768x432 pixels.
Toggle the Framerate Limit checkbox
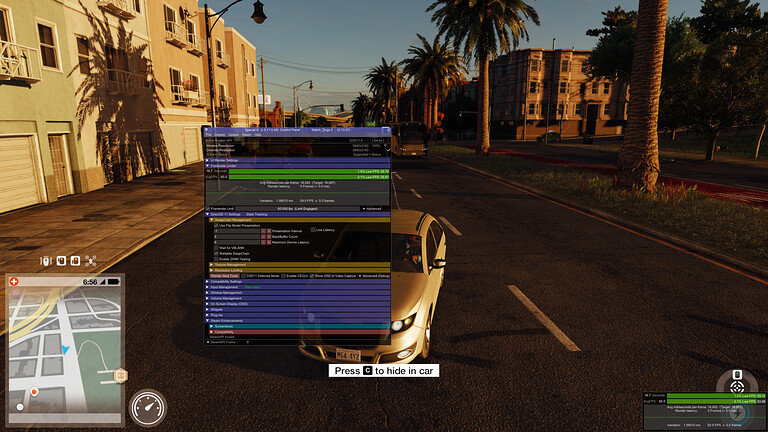(x=210, y=208)
